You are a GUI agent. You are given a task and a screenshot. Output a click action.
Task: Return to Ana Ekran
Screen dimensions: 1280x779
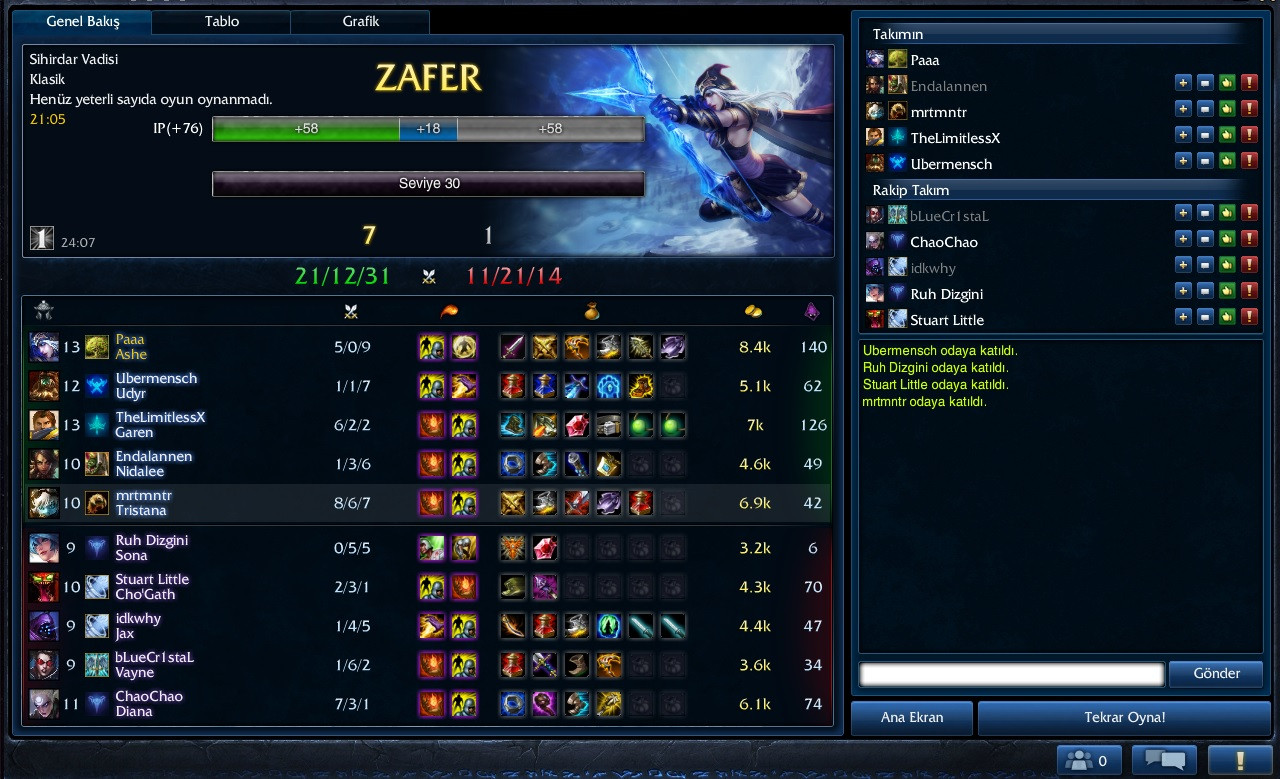pos(911,717)
